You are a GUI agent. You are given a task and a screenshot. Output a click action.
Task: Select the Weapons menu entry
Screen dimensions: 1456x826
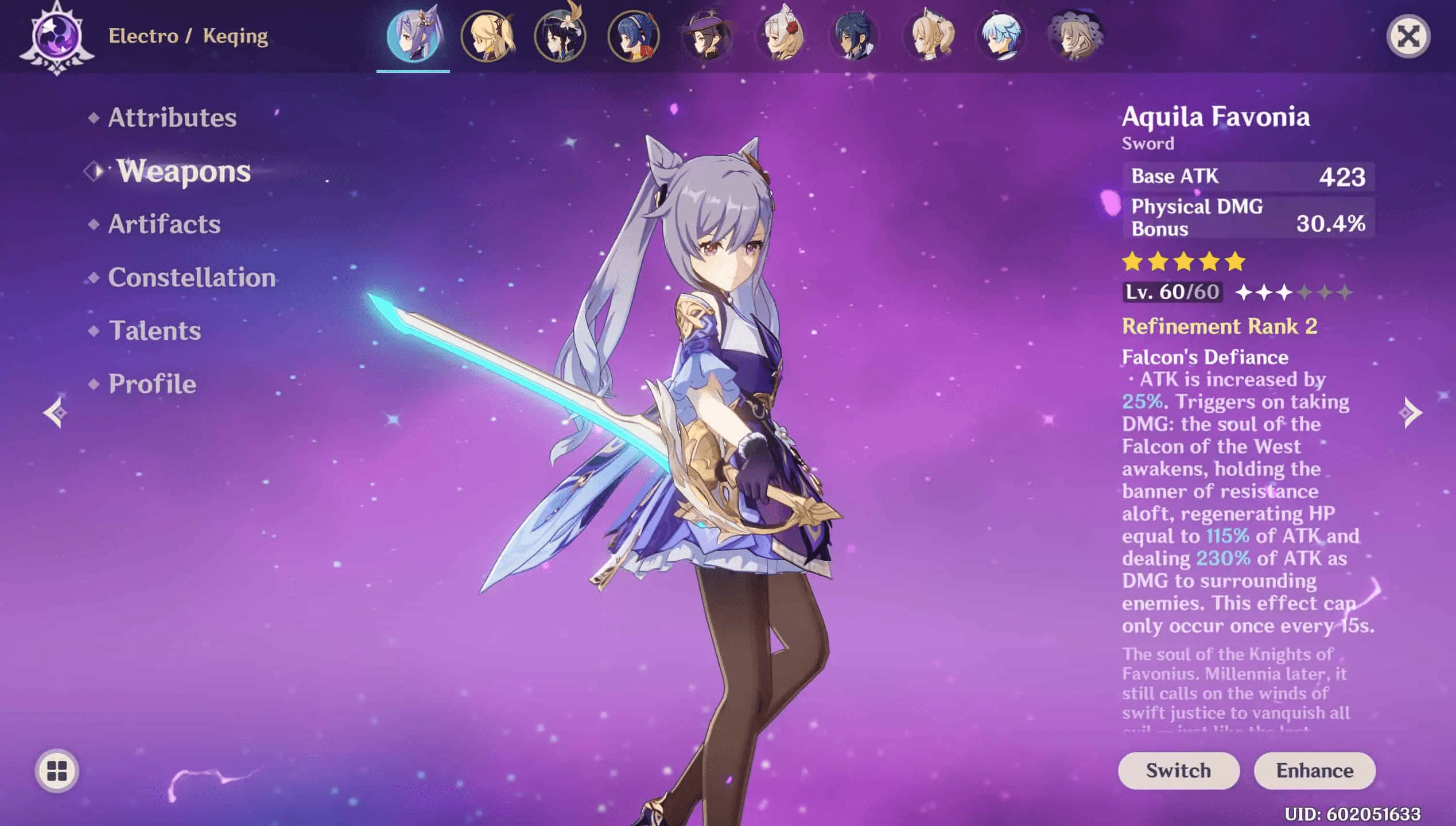184,171
